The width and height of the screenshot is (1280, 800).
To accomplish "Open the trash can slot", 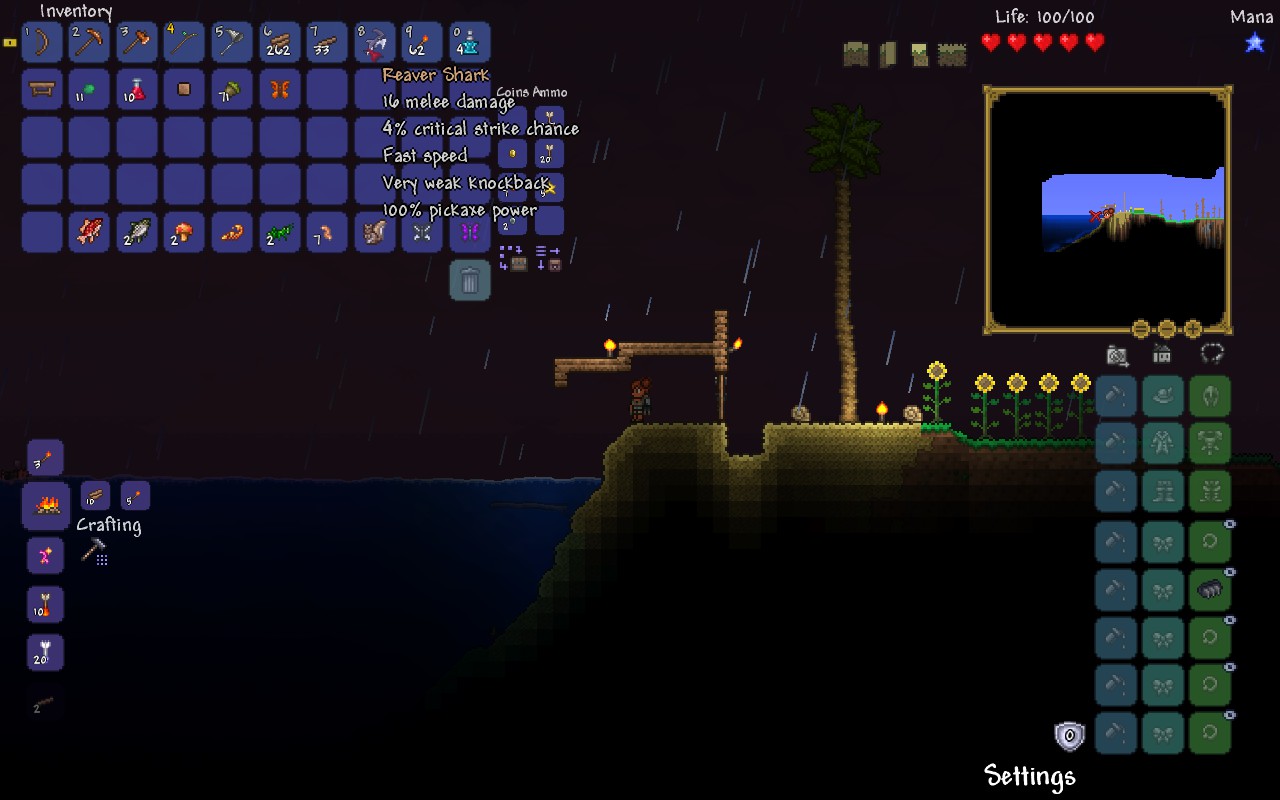I will click(x=470, y=281).
